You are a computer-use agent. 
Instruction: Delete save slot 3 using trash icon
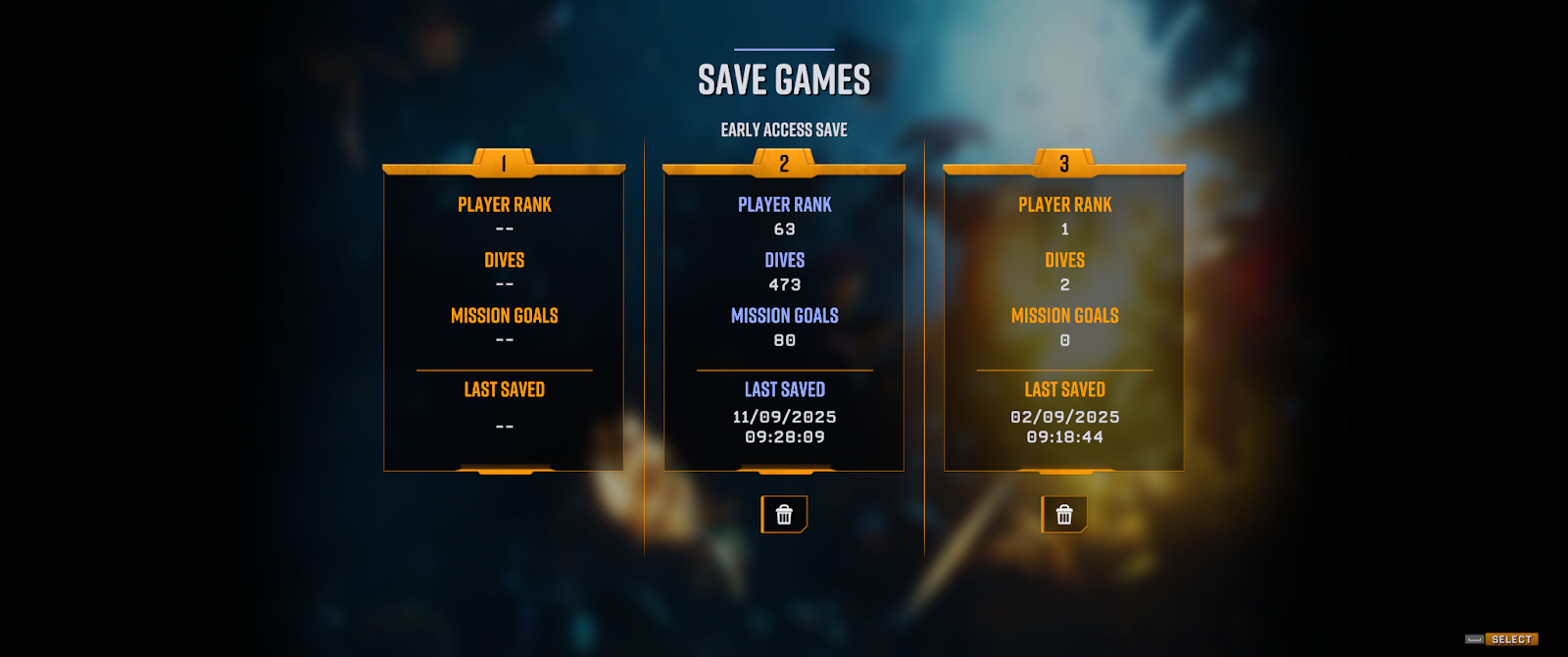pyautogui.click(x=1064, y=515)
